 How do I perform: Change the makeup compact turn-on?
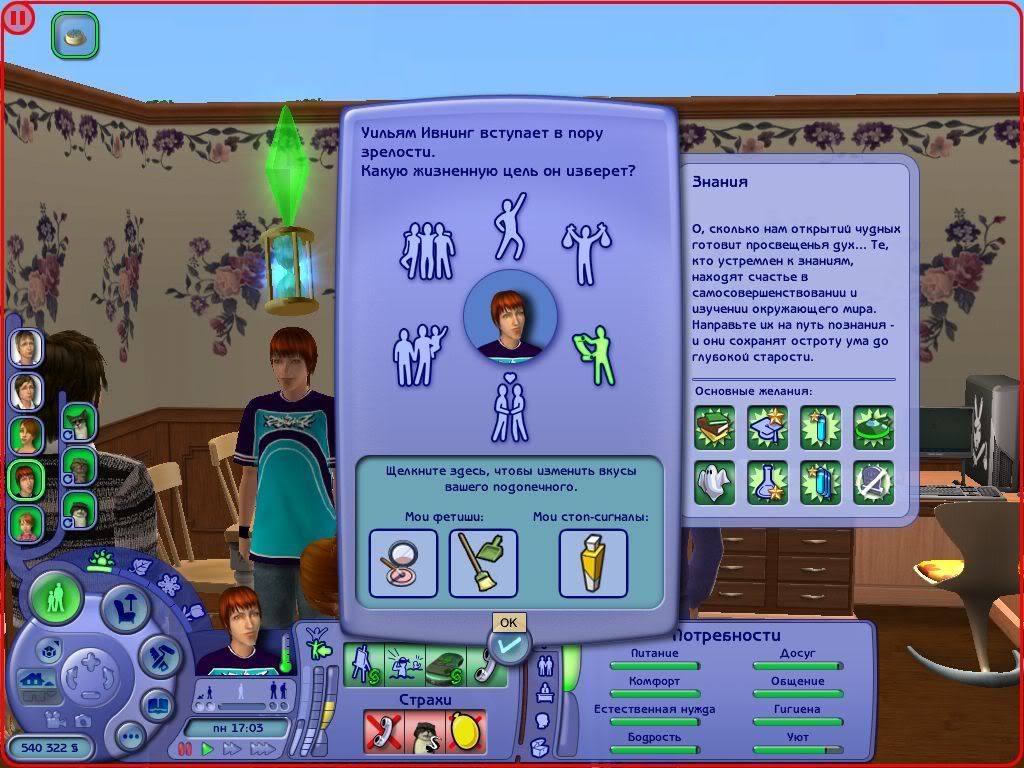point(403,563)
